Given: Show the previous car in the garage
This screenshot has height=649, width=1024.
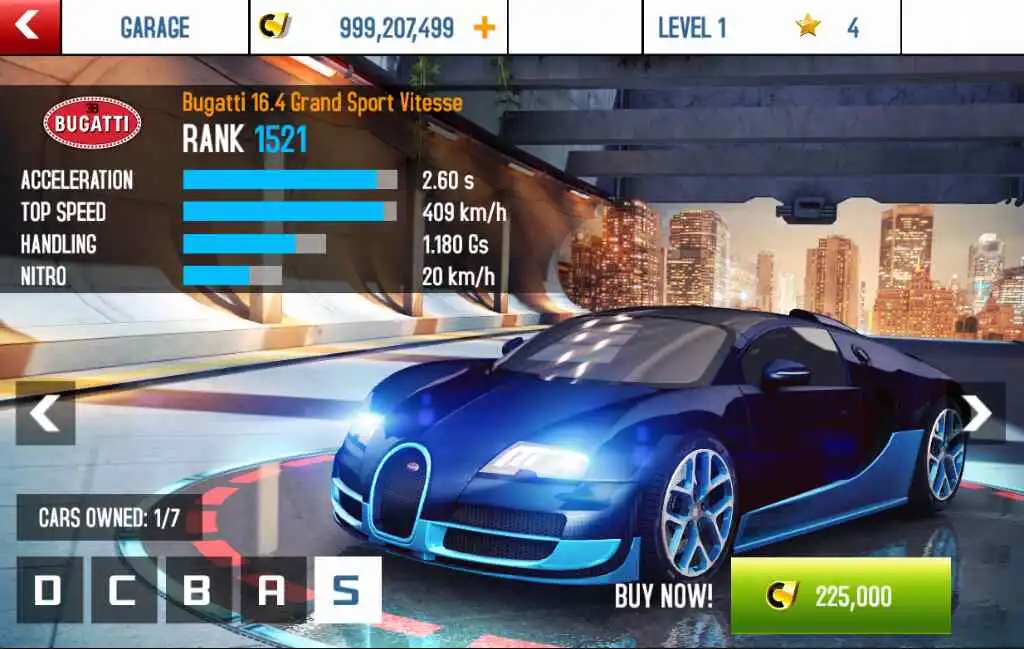Looking at the screenshot, I should [x=45, y=412].
